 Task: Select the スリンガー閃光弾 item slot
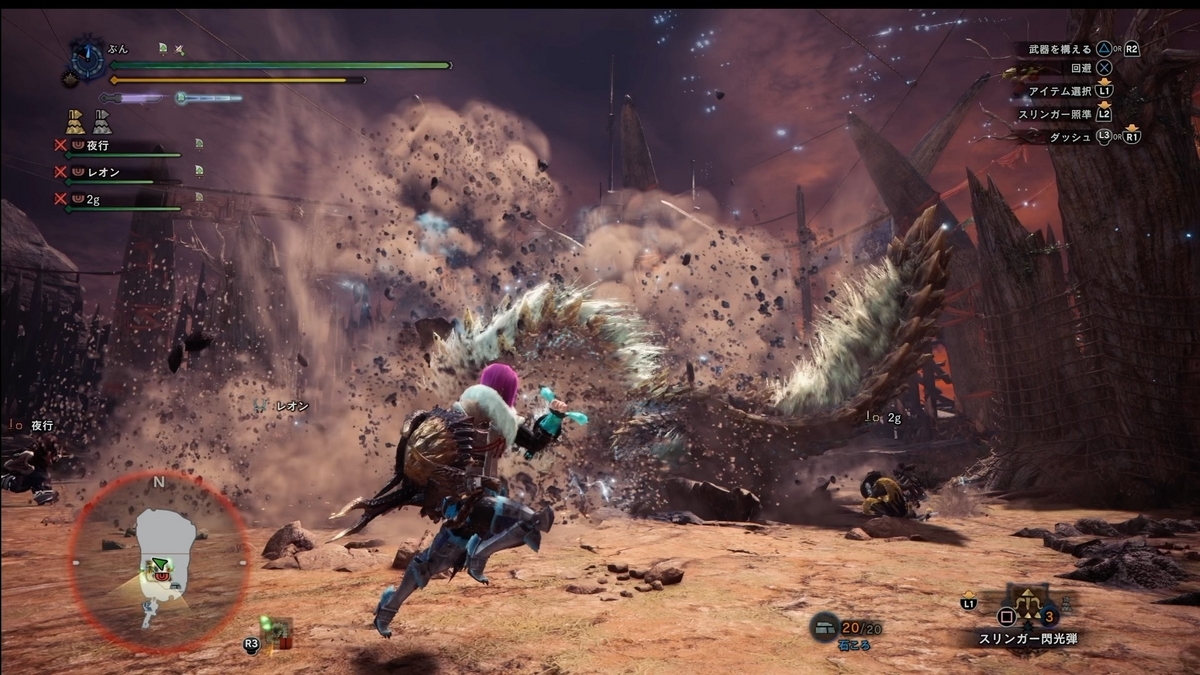coord(1026,605)
